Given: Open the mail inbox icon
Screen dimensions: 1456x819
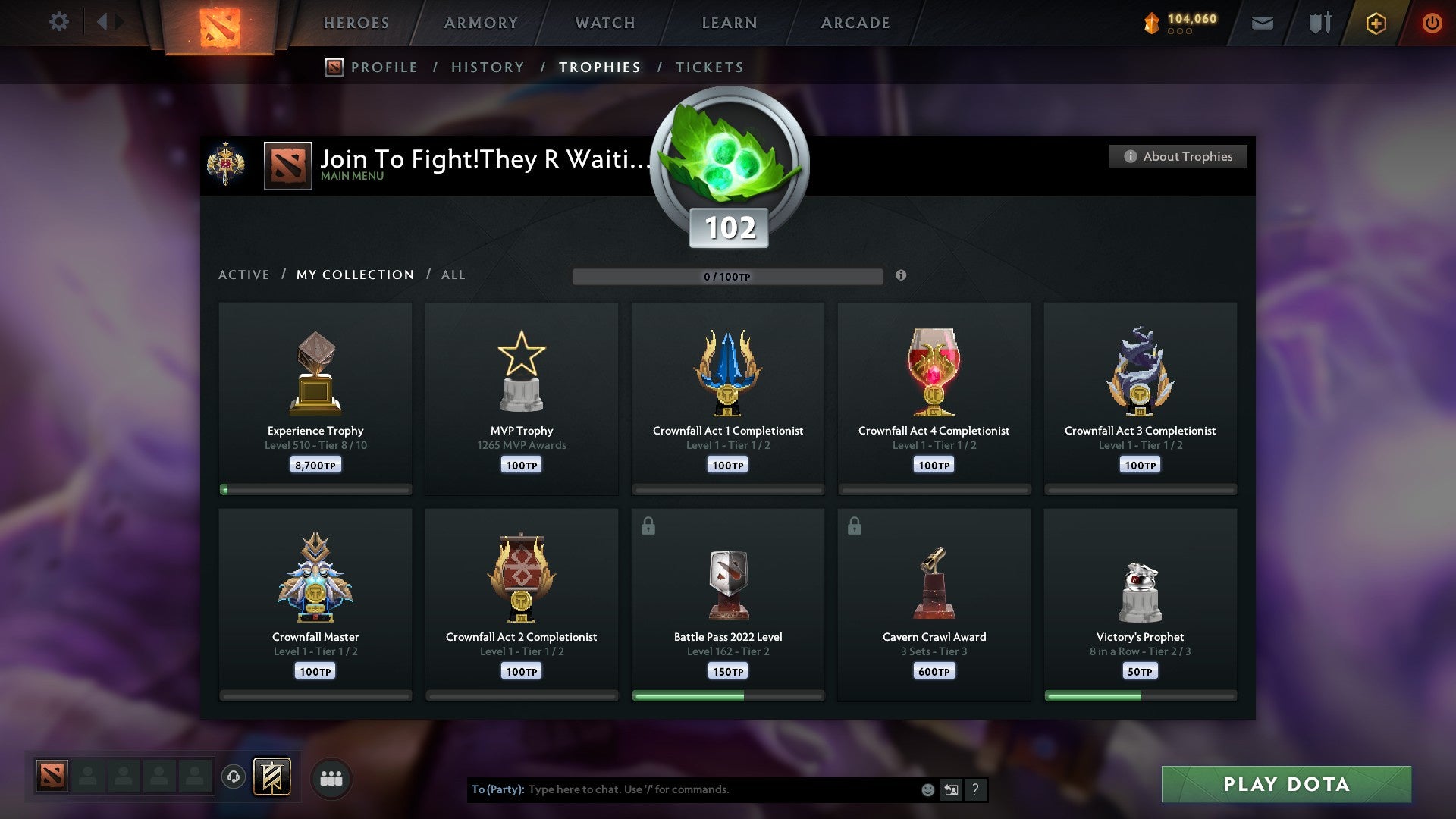Looking at the screenshot, I should click(x=1262, y=23).
